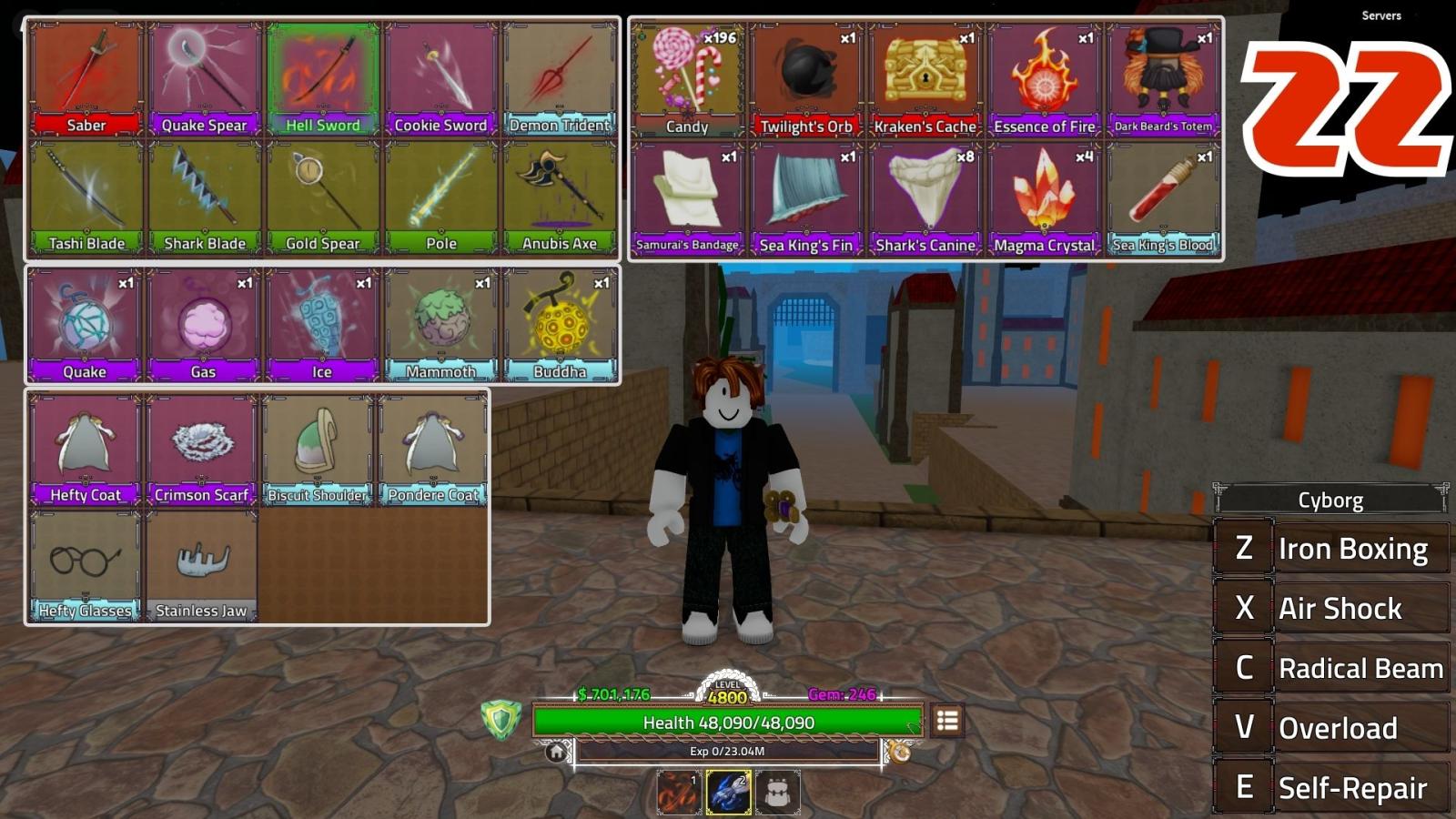Choose the Hell Sword item
The width and height of the screenshot is (1456, 819).
(323, 79)
